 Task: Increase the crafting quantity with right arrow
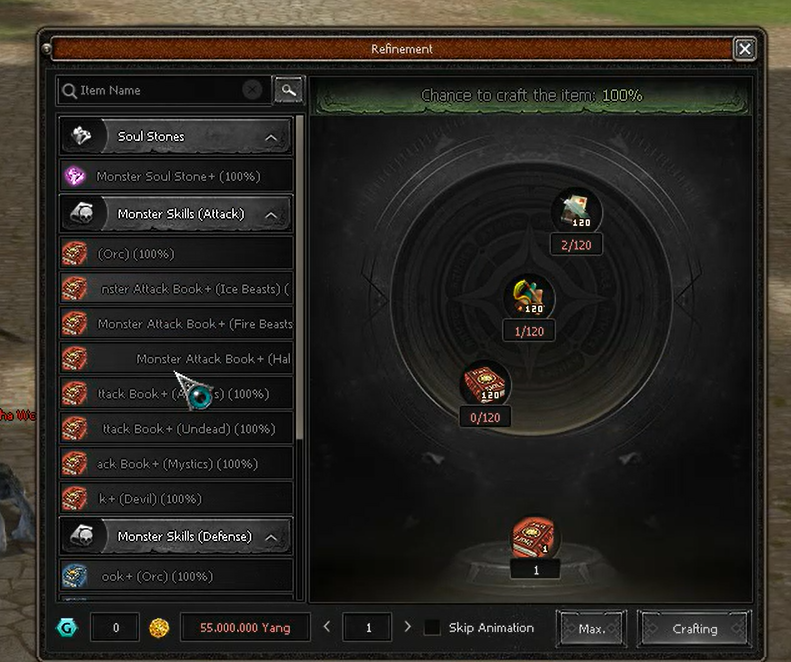[407, 627]
